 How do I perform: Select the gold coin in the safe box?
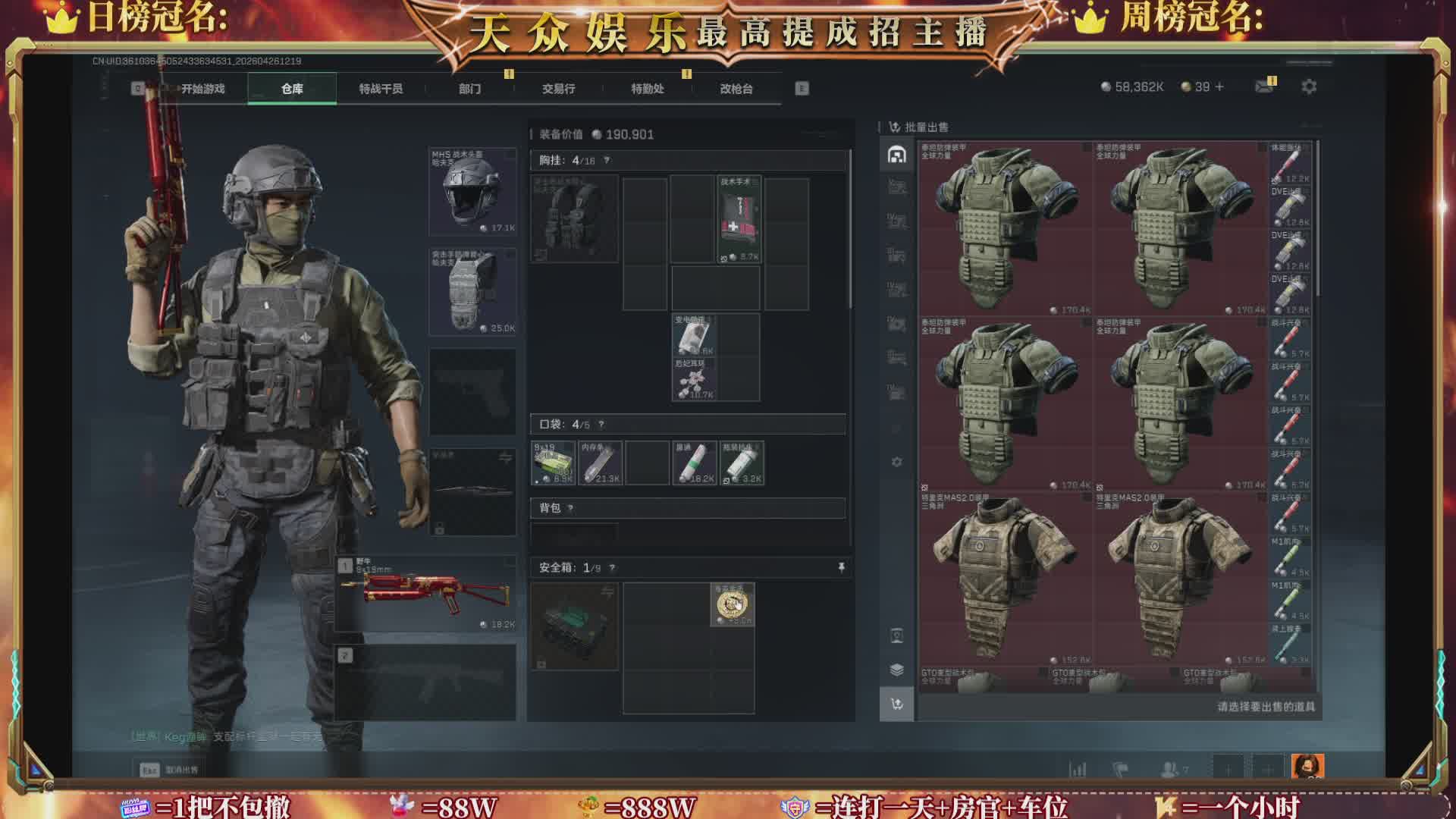[732, 604]
